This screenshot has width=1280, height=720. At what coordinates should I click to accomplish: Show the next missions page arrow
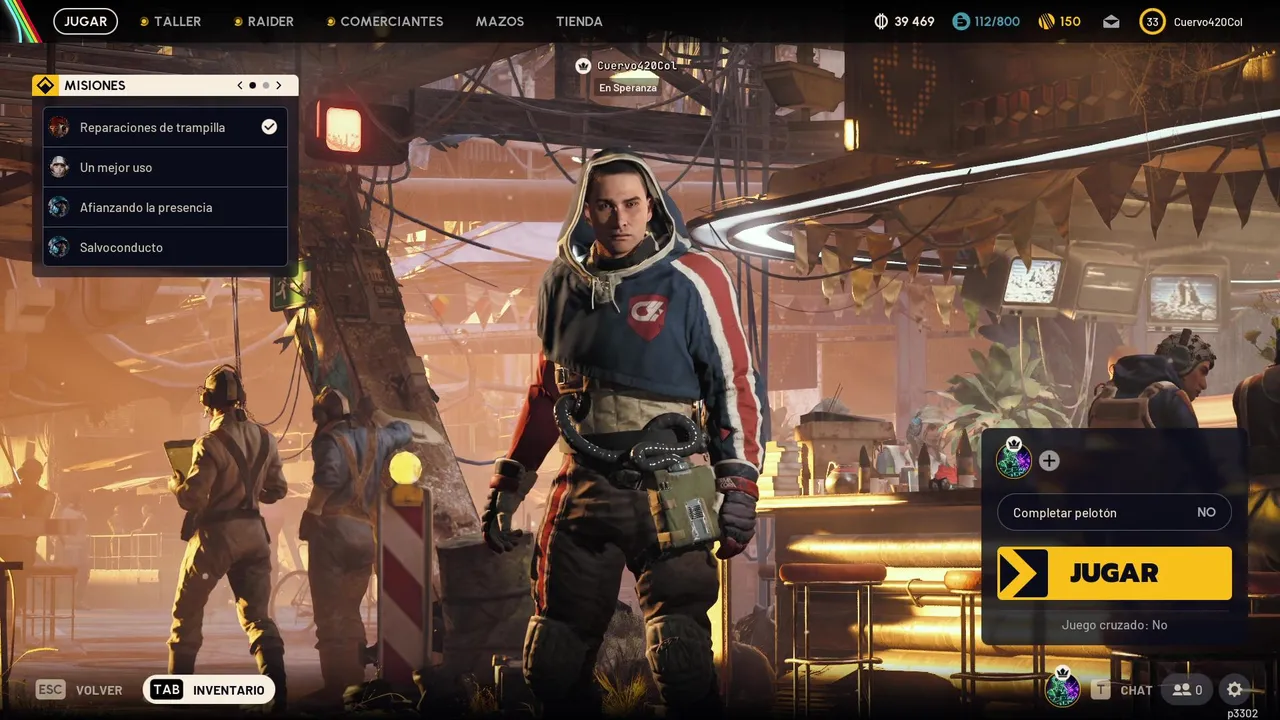[279, 86]
